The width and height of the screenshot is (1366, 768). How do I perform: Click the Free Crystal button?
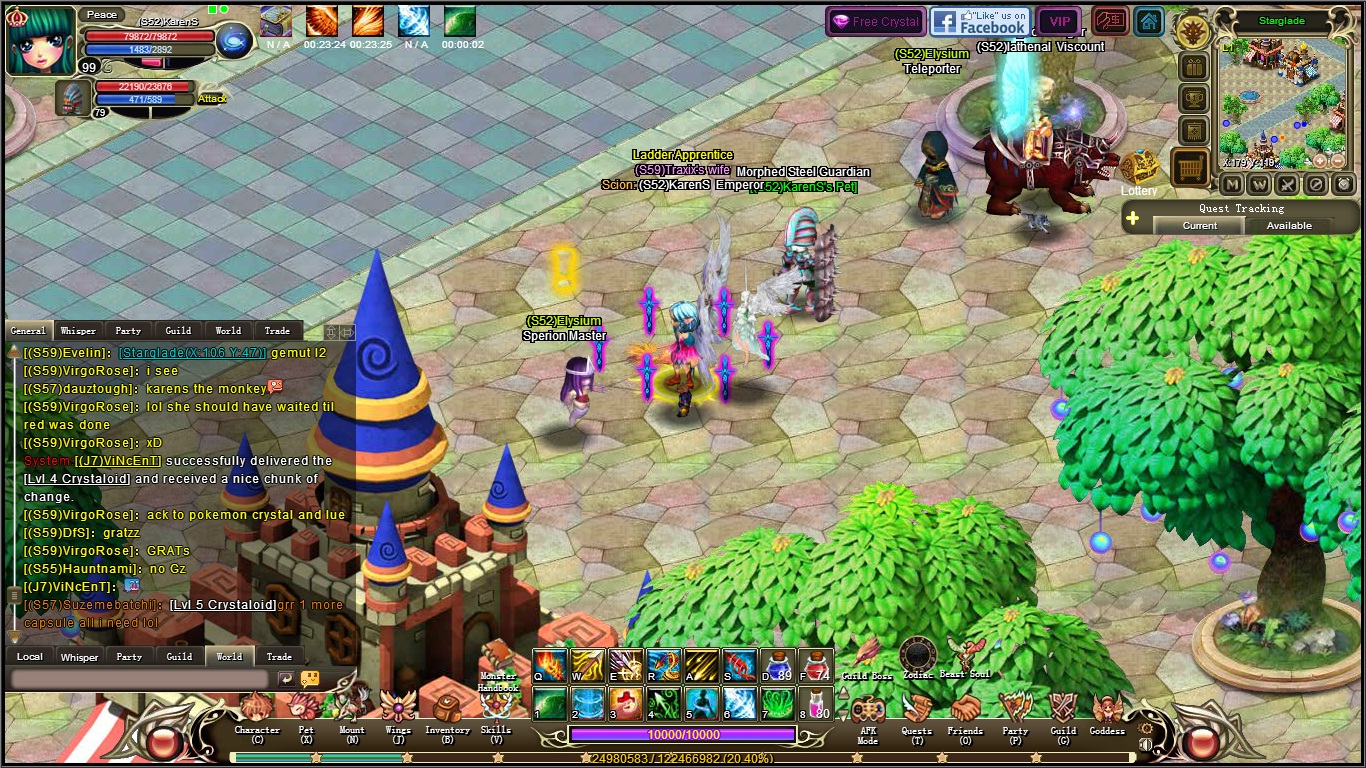point(875,21)
